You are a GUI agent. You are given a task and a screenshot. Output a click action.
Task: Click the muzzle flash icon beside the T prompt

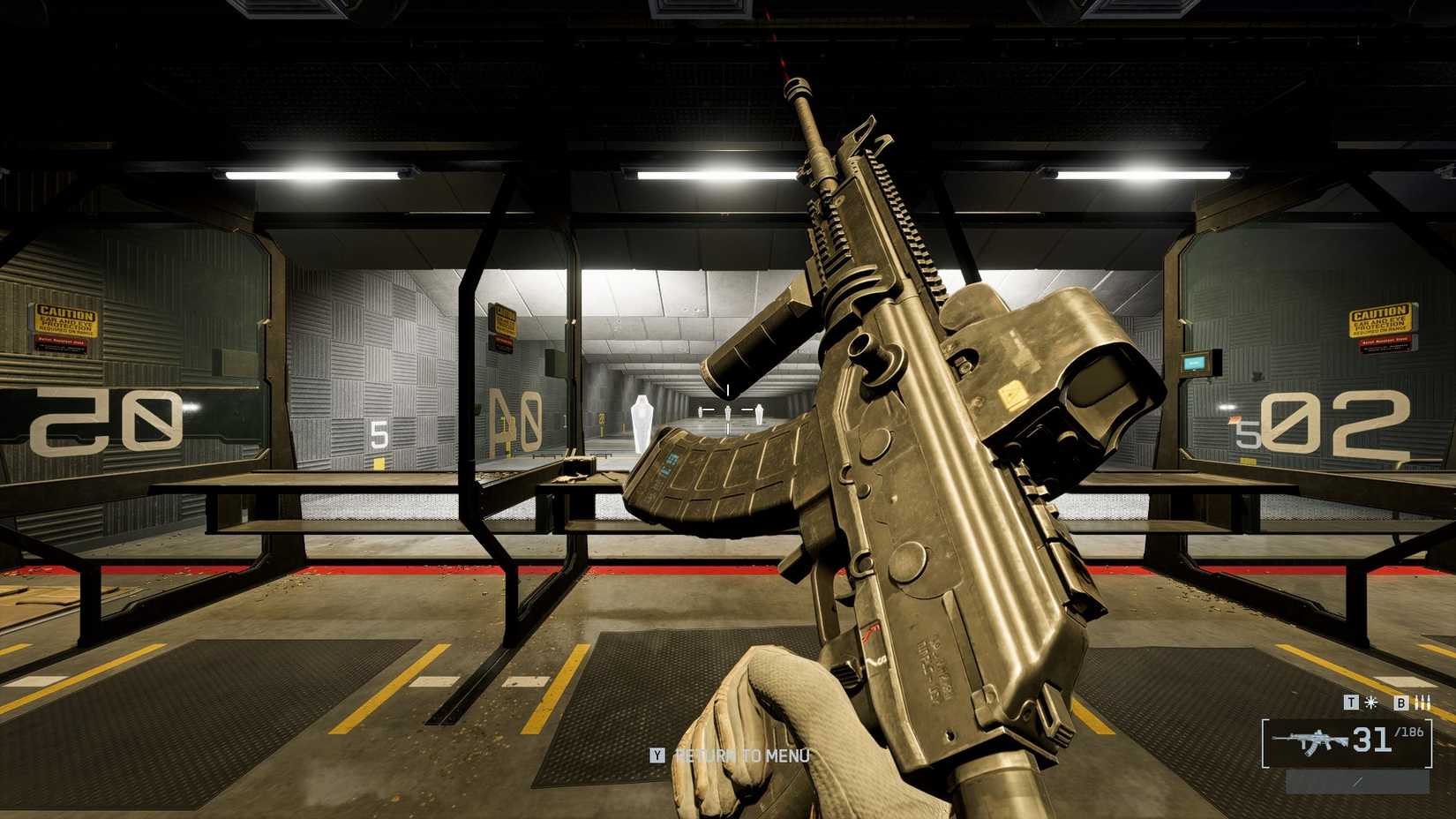click(1370, 703)
